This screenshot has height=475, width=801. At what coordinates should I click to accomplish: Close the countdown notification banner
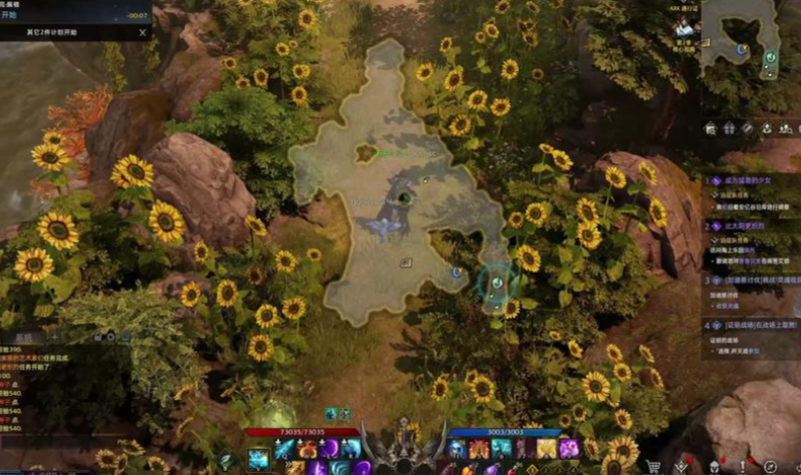[x=142, y=32]
